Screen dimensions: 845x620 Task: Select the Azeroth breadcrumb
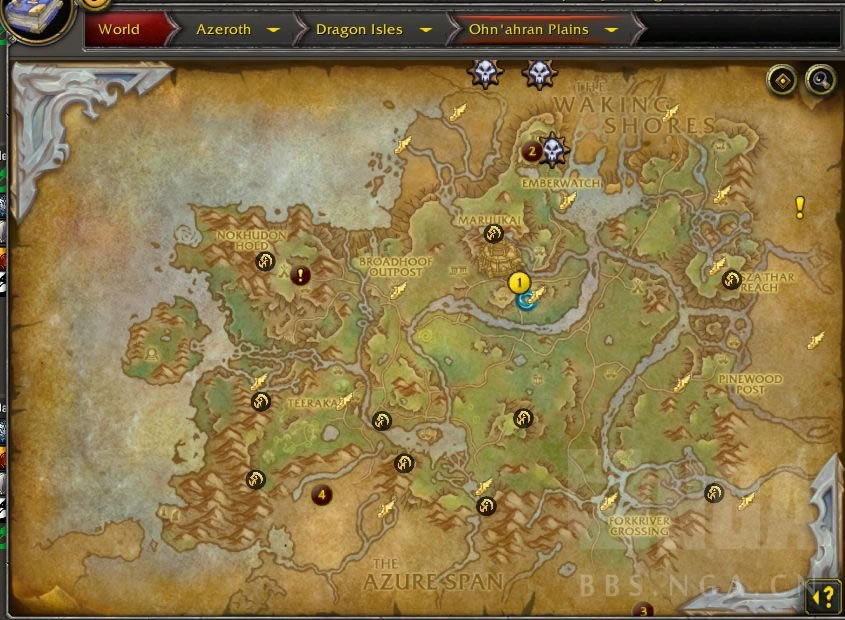223,29
